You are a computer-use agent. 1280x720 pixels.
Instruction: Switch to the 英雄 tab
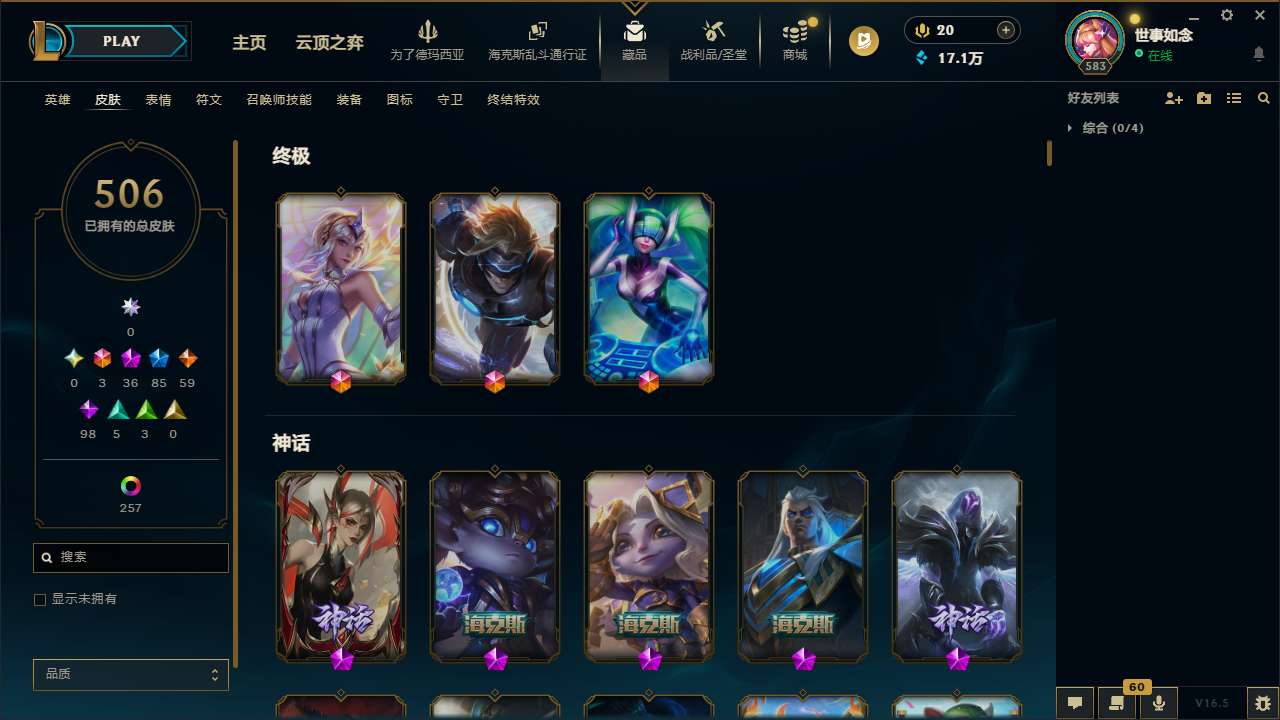(57, 100)
